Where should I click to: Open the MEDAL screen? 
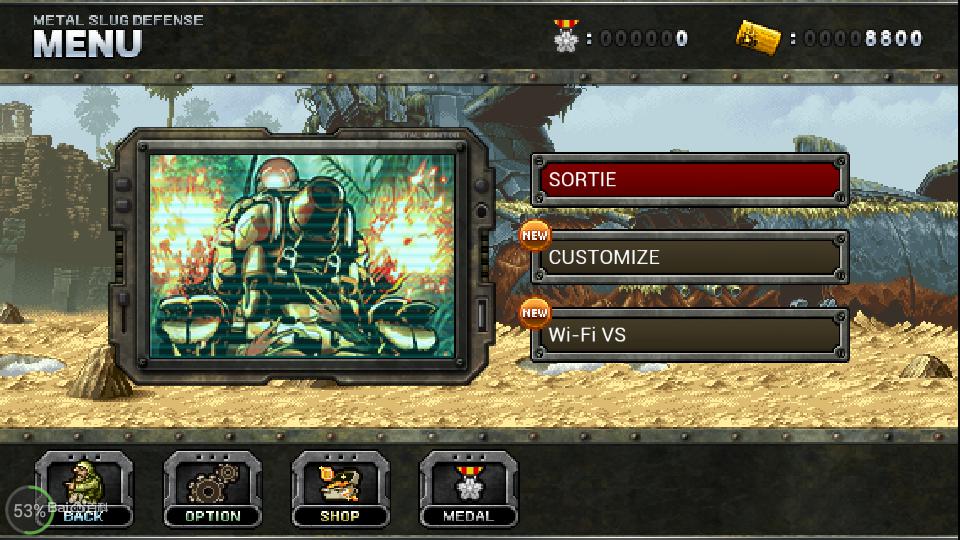468,489
